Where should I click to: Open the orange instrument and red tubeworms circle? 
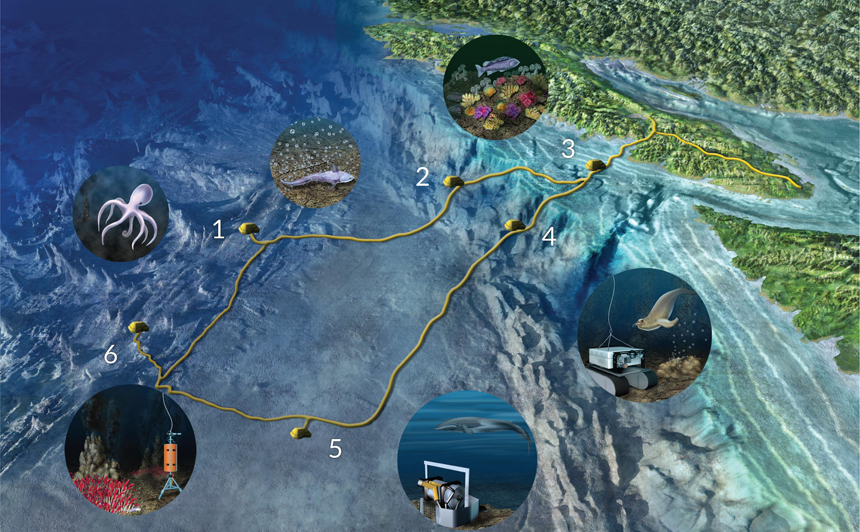pos(131,450)
